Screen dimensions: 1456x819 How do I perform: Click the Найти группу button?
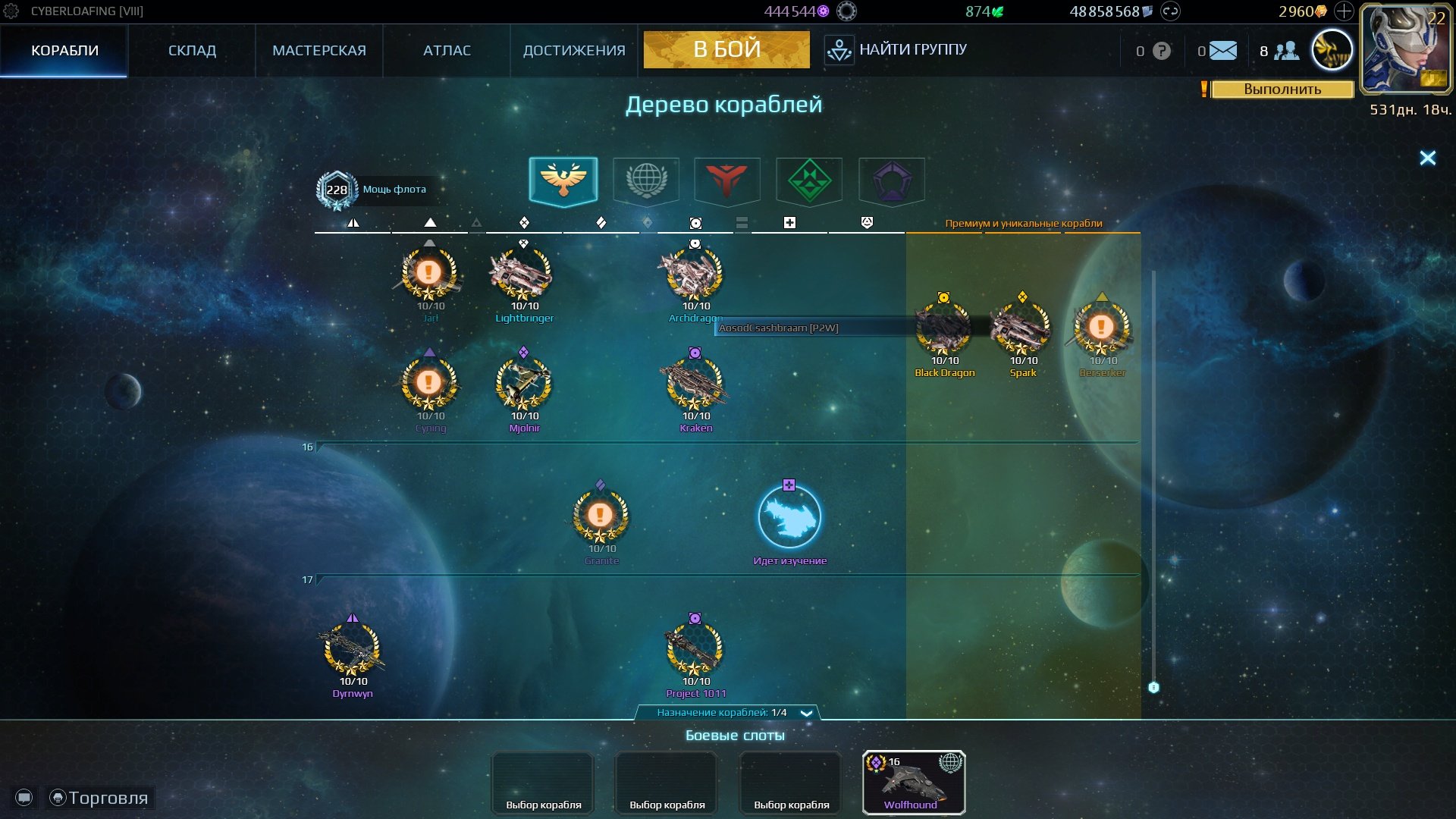tap(896, 50)
